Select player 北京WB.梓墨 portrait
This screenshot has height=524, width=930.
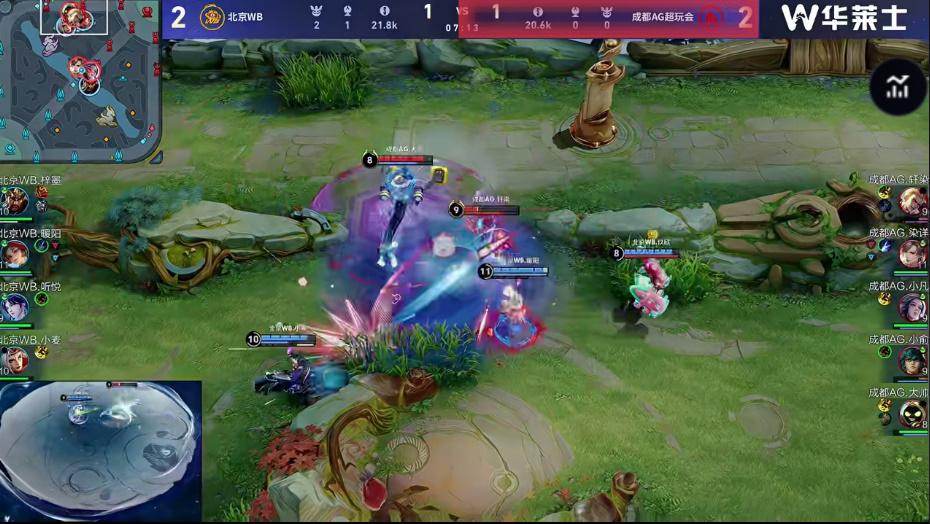point(15,202)
